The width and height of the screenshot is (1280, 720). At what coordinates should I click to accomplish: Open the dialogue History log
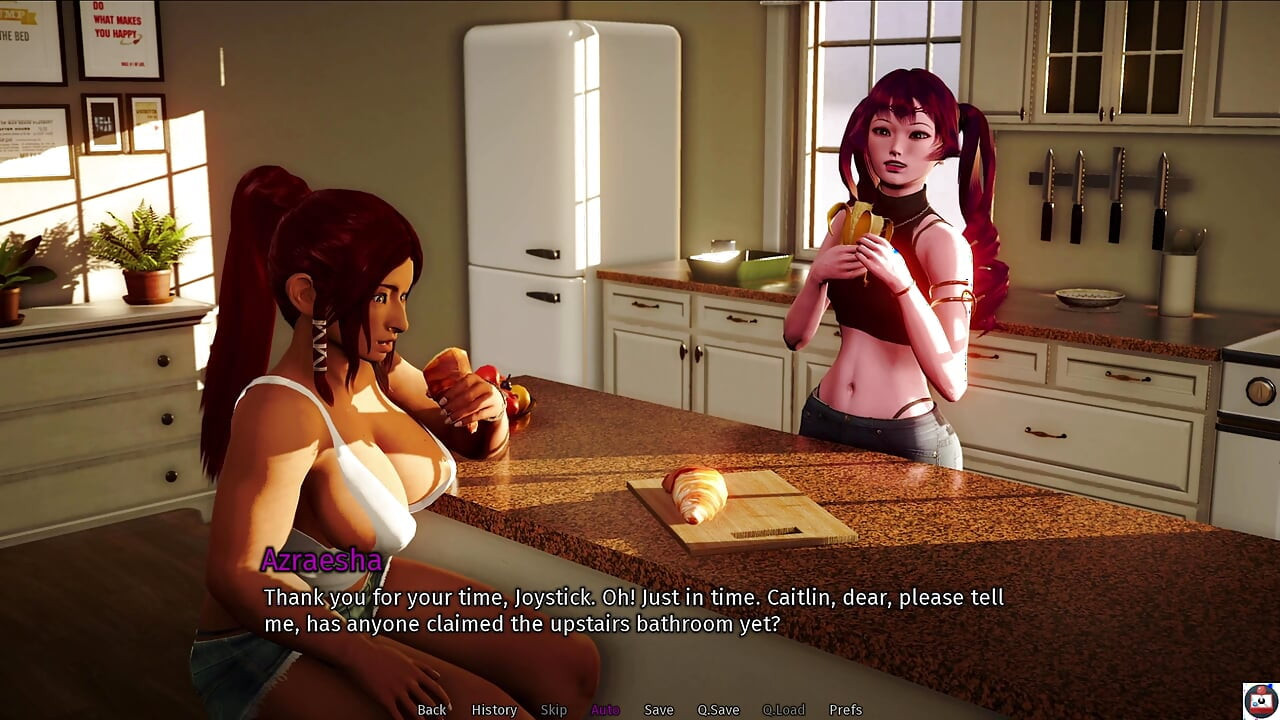click(494, 710)
